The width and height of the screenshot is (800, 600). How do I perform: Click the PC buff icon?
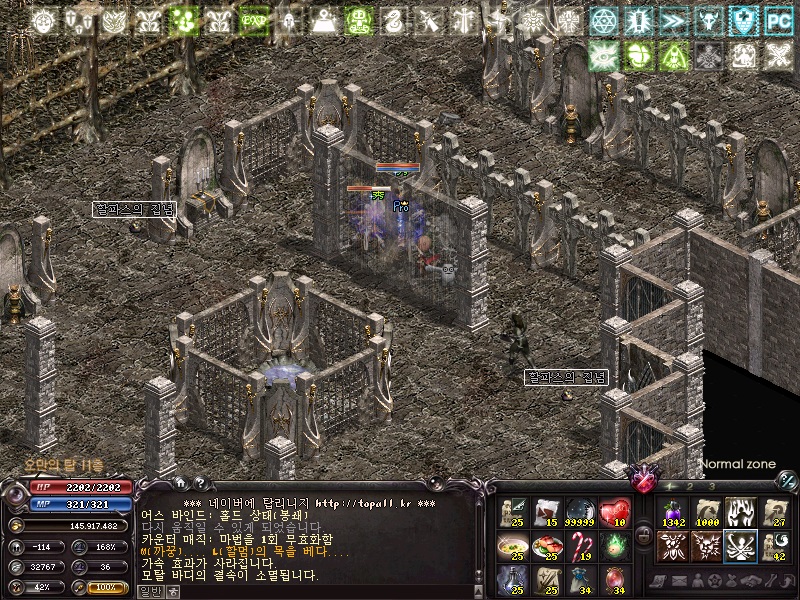click(777, 20)
